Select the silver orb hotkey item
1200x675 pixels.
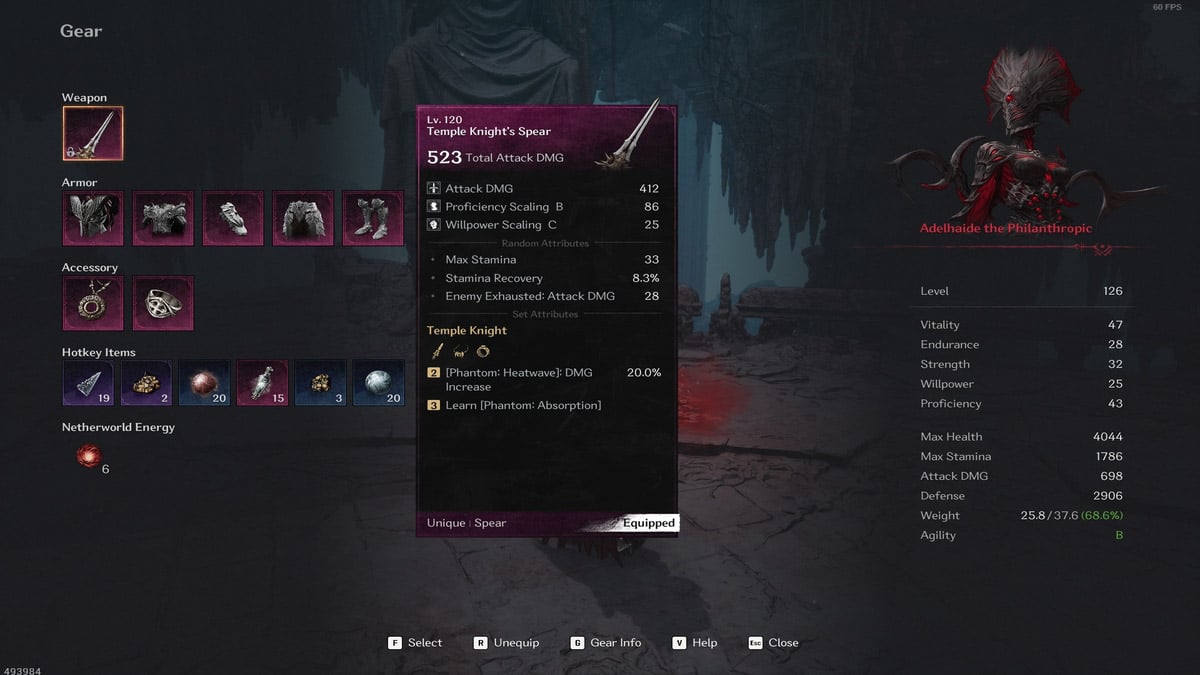[x=380, y=384]
